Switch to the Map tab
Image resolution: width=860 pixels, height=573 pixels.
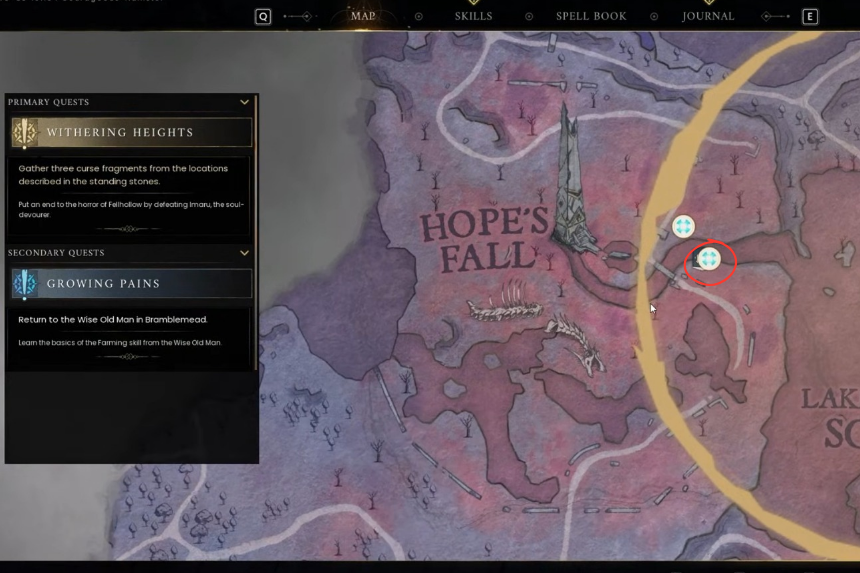point(363,16)
